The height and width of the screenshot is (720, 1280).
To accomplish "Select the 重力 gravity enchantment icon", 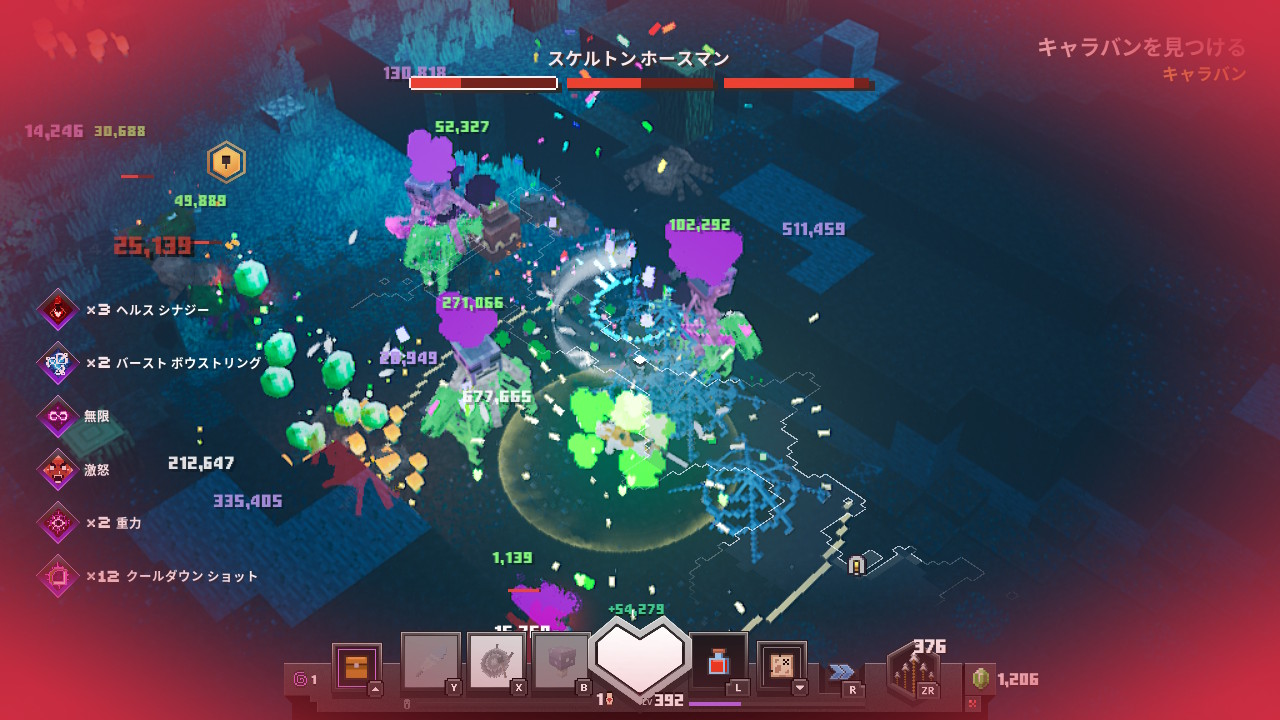I will point(58,522).
